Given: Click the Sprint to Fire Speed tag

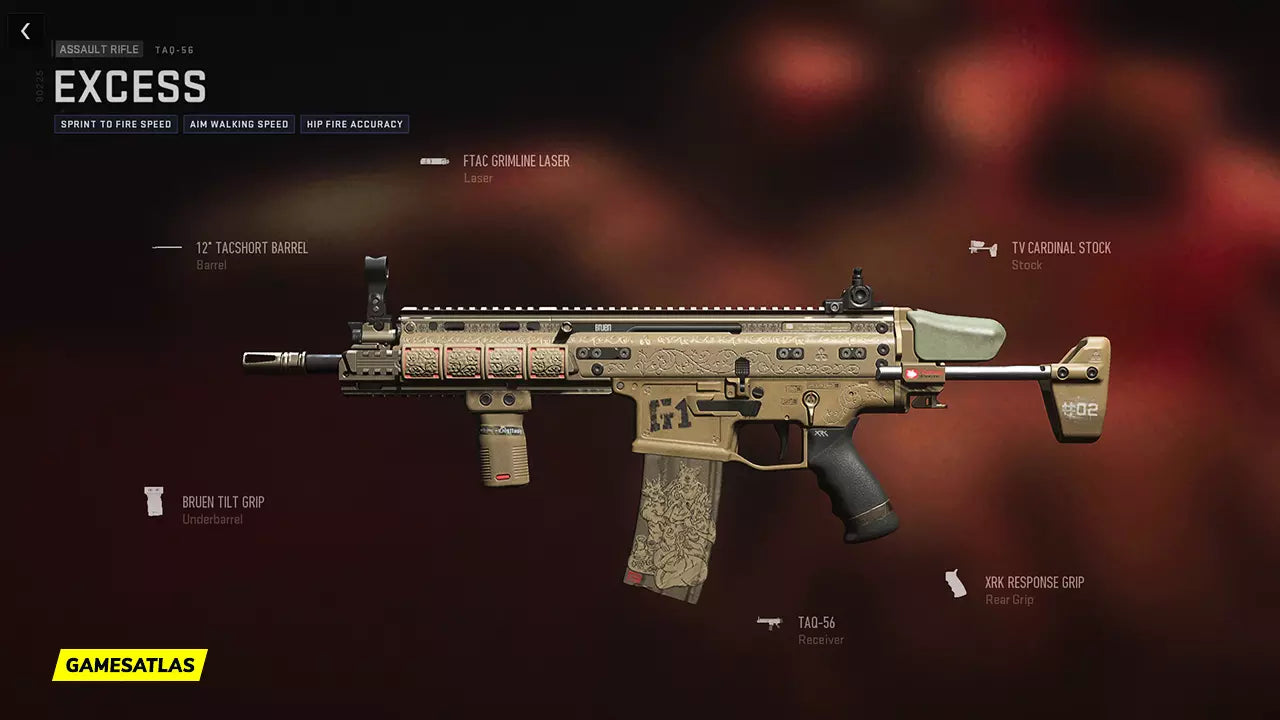Looking at the screenshot, I should click(x=116, y=124).
